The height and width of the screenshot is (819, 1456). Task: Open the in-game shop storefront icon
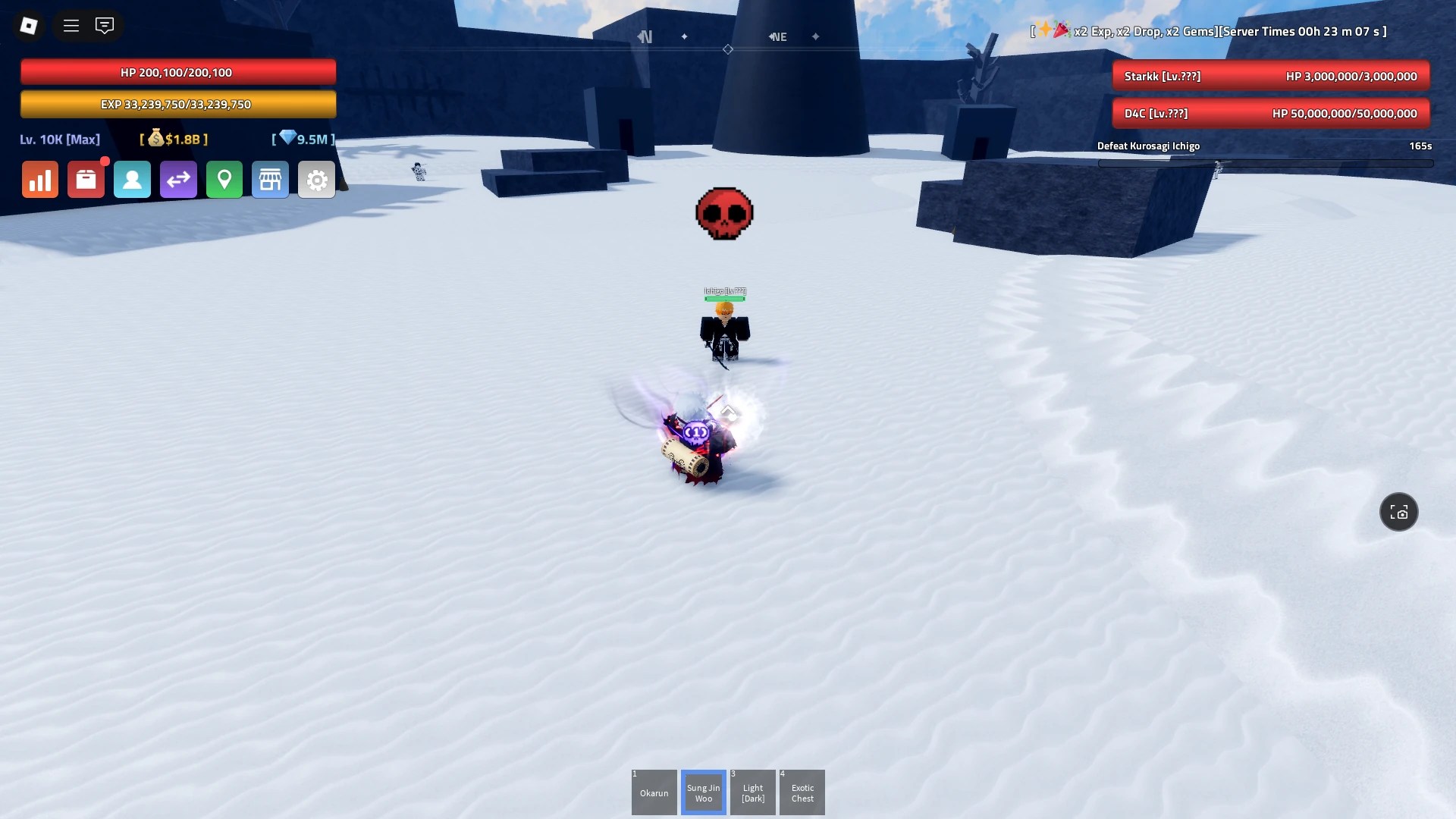(x=271, y=180)
